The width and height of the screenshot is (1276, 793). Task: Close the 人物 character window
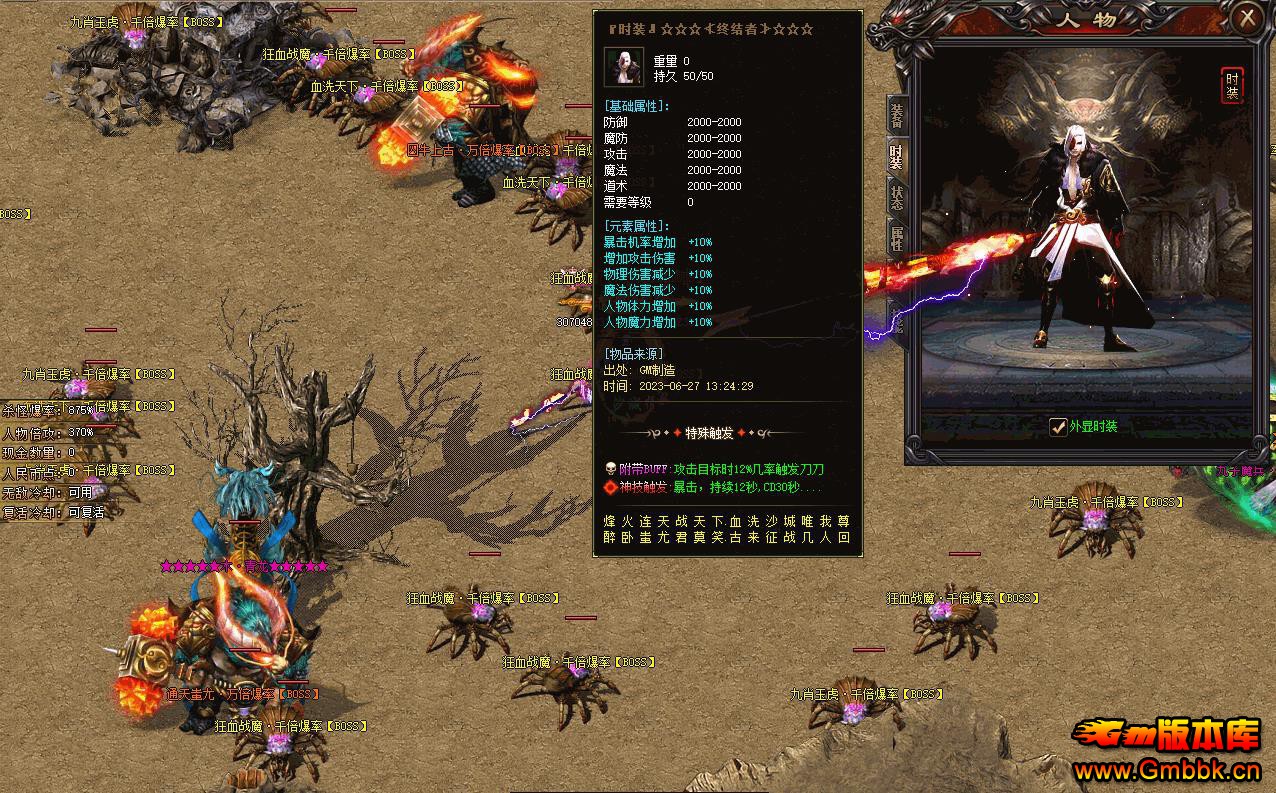pyautogui.click(x=1247, y=18)
